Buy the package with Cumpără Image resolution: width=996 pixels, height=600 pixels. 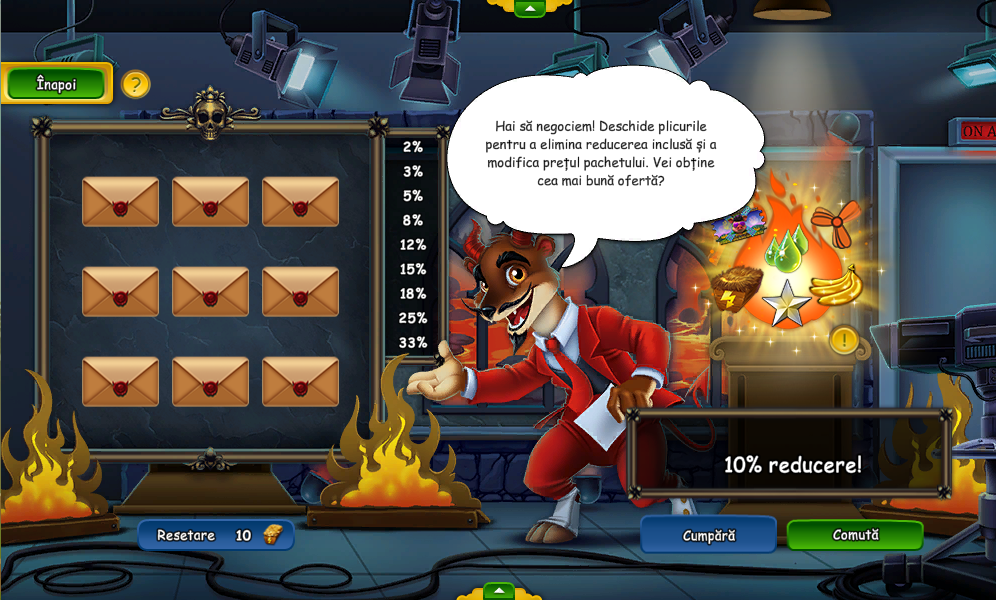tap(708, 535)
